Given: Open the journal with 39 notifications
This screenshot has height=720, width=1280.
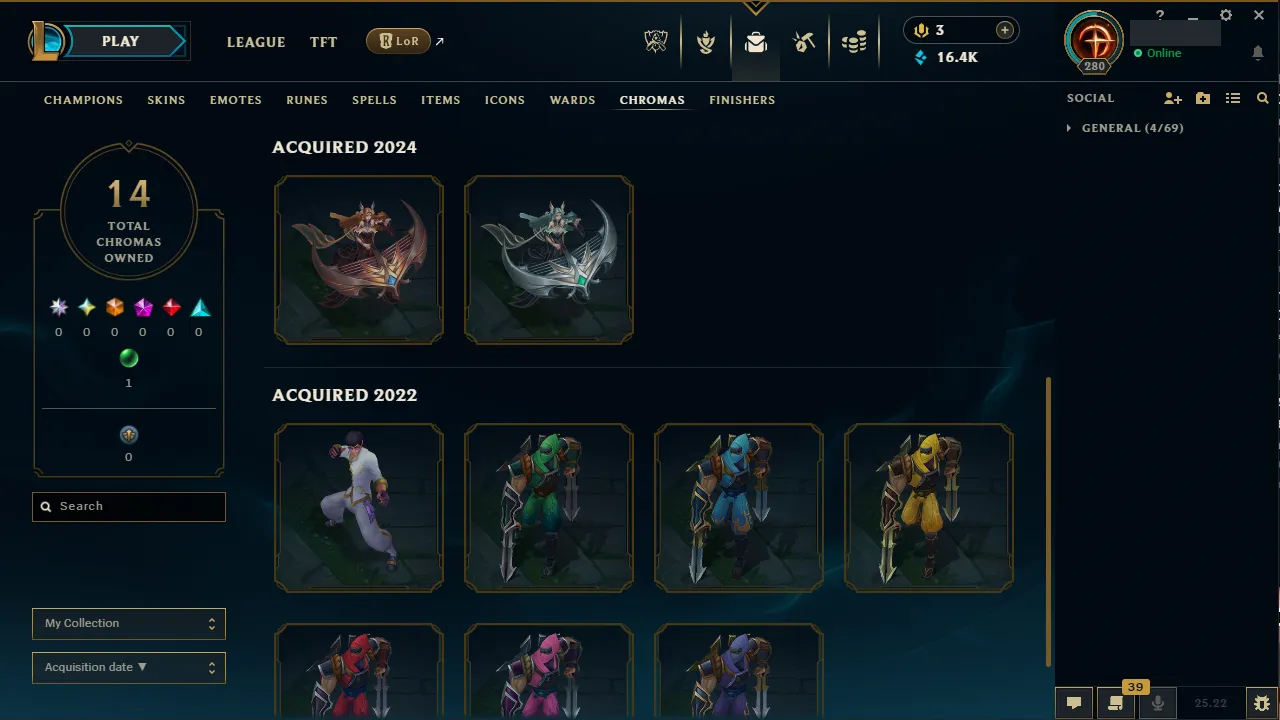Looking at the screenshot, I should click(x=1115, y=702).
